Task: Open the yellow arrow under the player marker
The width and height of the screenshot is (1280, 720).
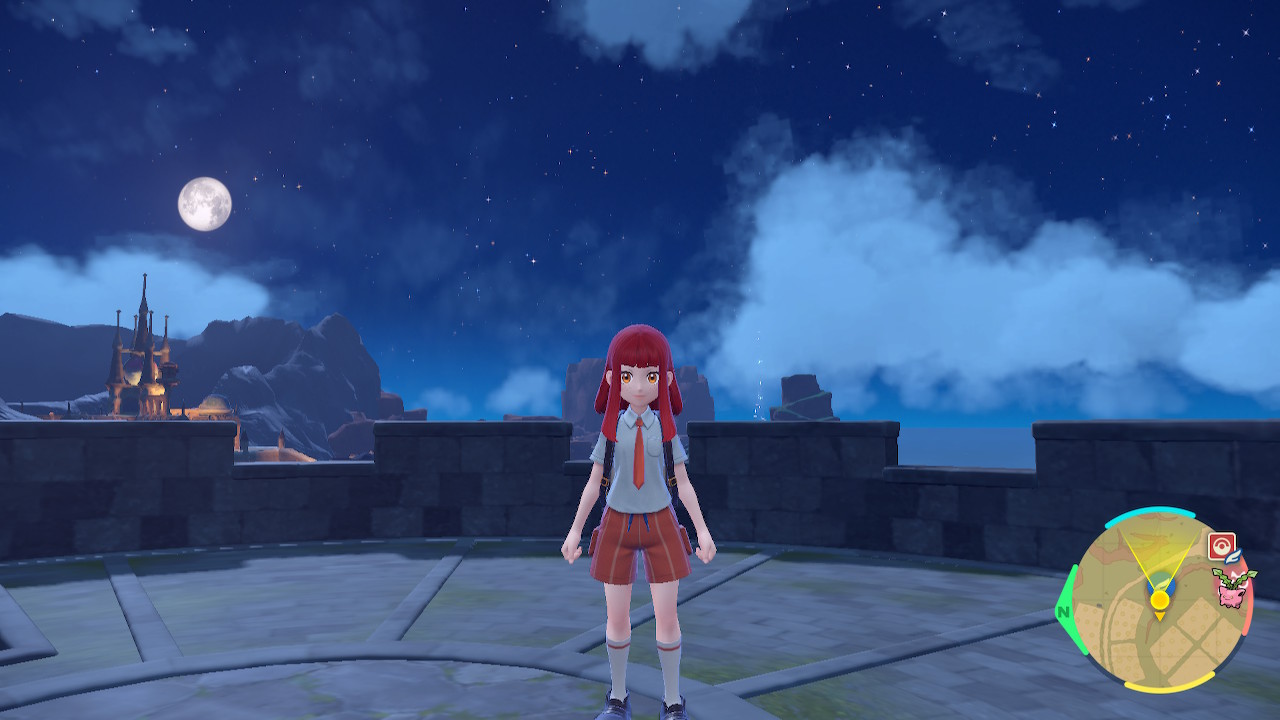Action: (x=1159, y=615)
